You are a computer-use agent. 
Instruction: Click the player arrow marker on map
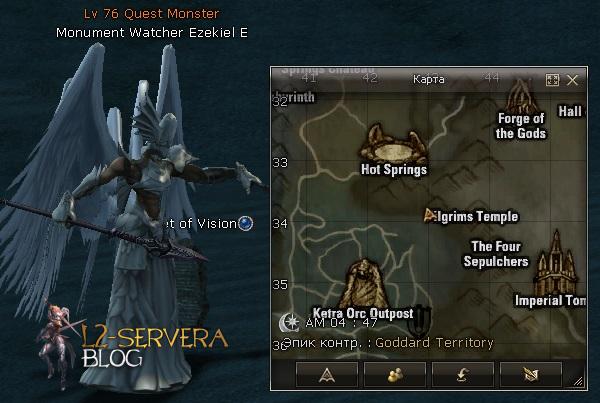pyautogui.click(x=430, y=214)
